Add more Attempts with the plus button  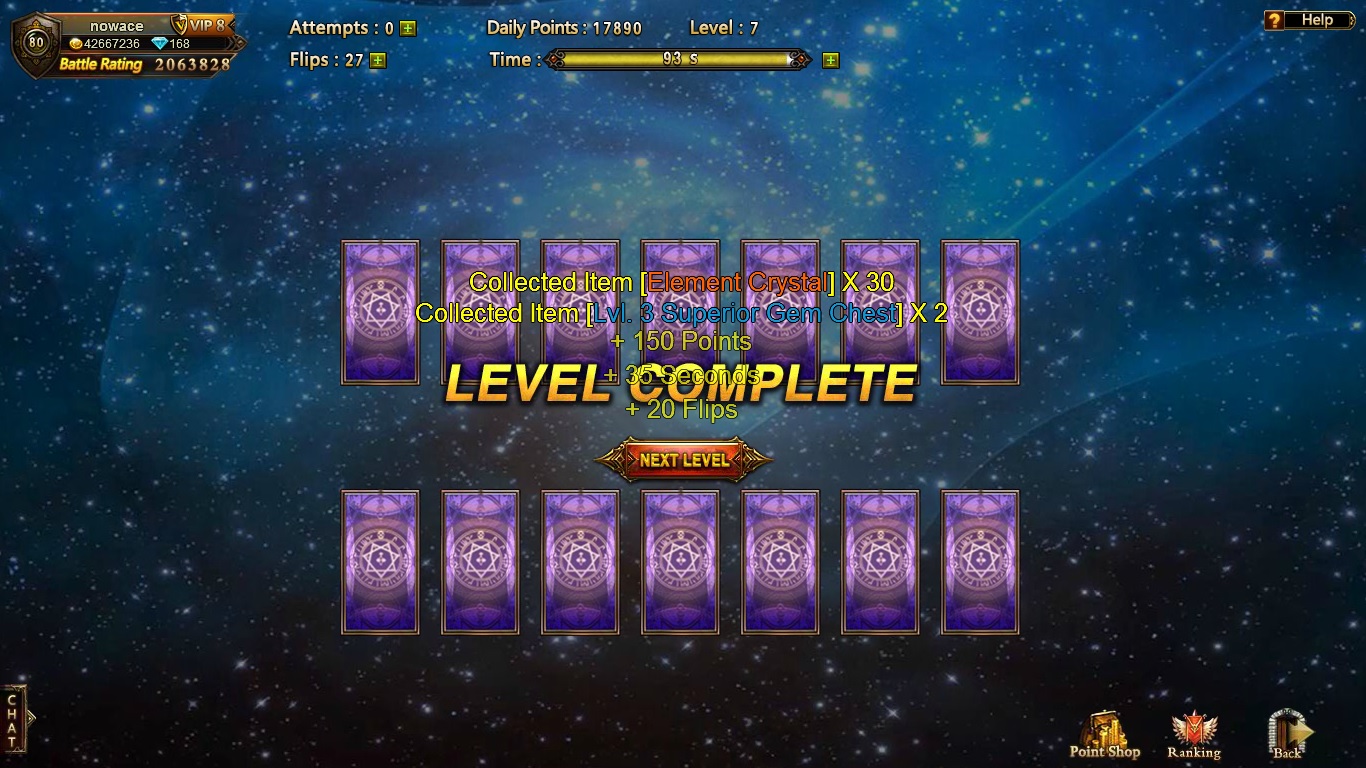(408, 29)
